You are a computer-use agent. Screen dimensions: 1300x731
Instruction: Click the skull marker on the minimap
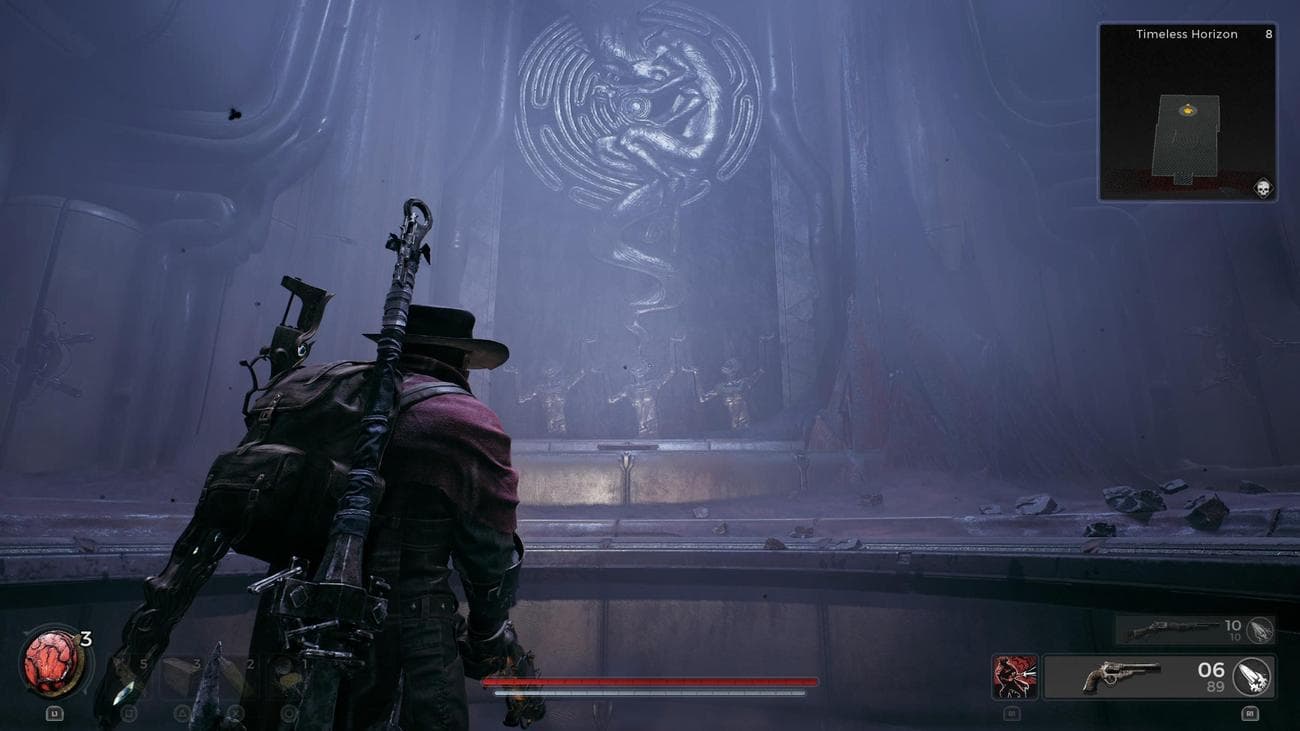point(1262,186)
